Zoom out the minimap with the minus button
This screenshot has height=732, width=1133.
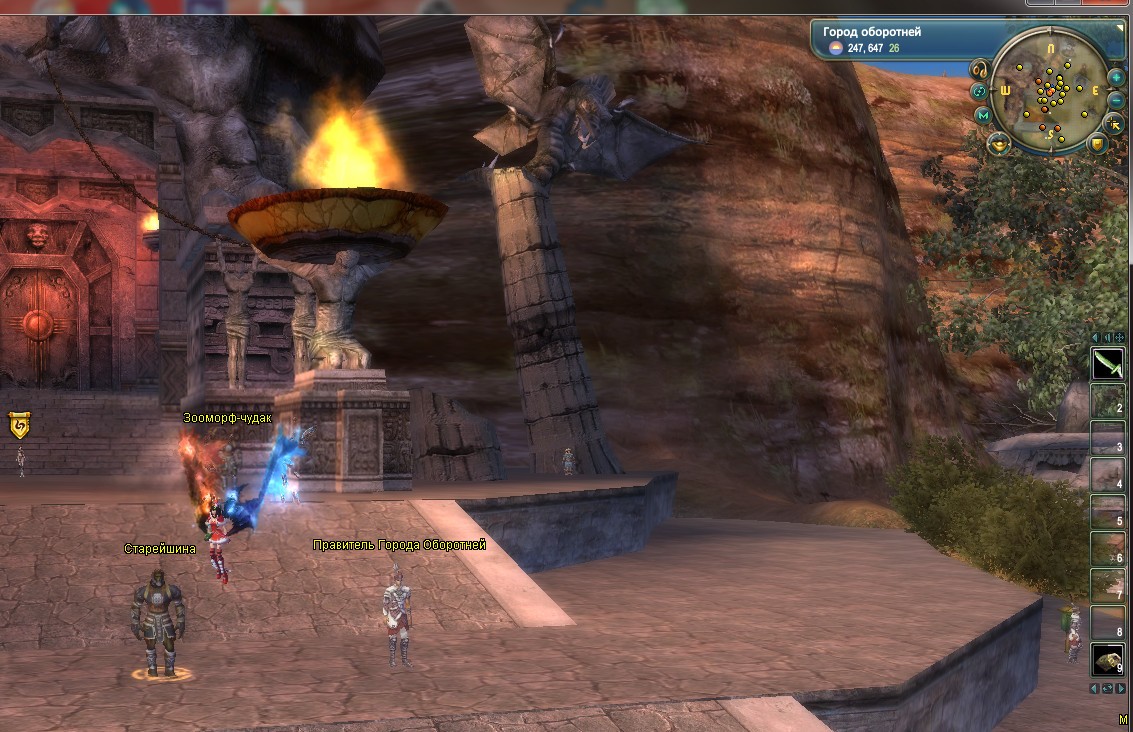(x=1116, y=100)
